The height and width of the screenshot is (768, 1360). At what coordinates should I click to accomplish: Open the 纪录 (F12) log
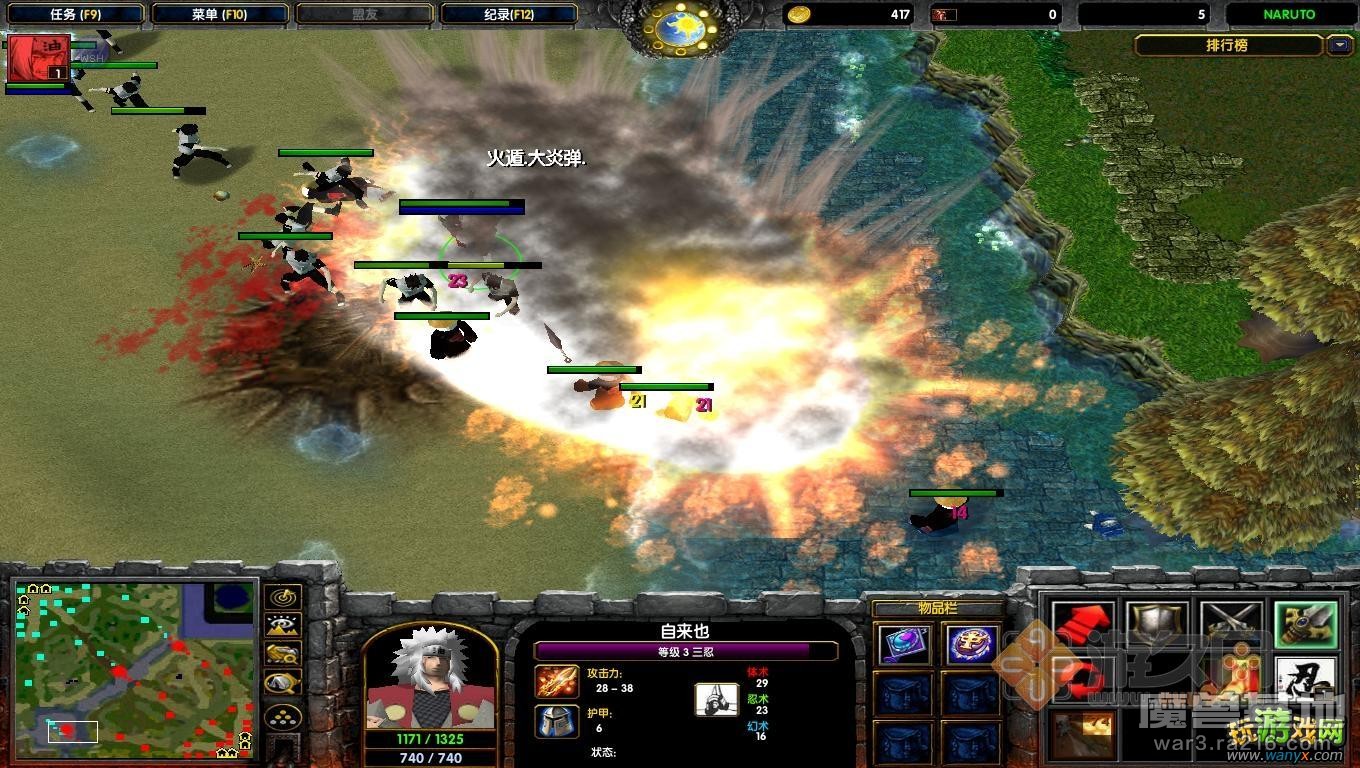click(x=509, y=14)
